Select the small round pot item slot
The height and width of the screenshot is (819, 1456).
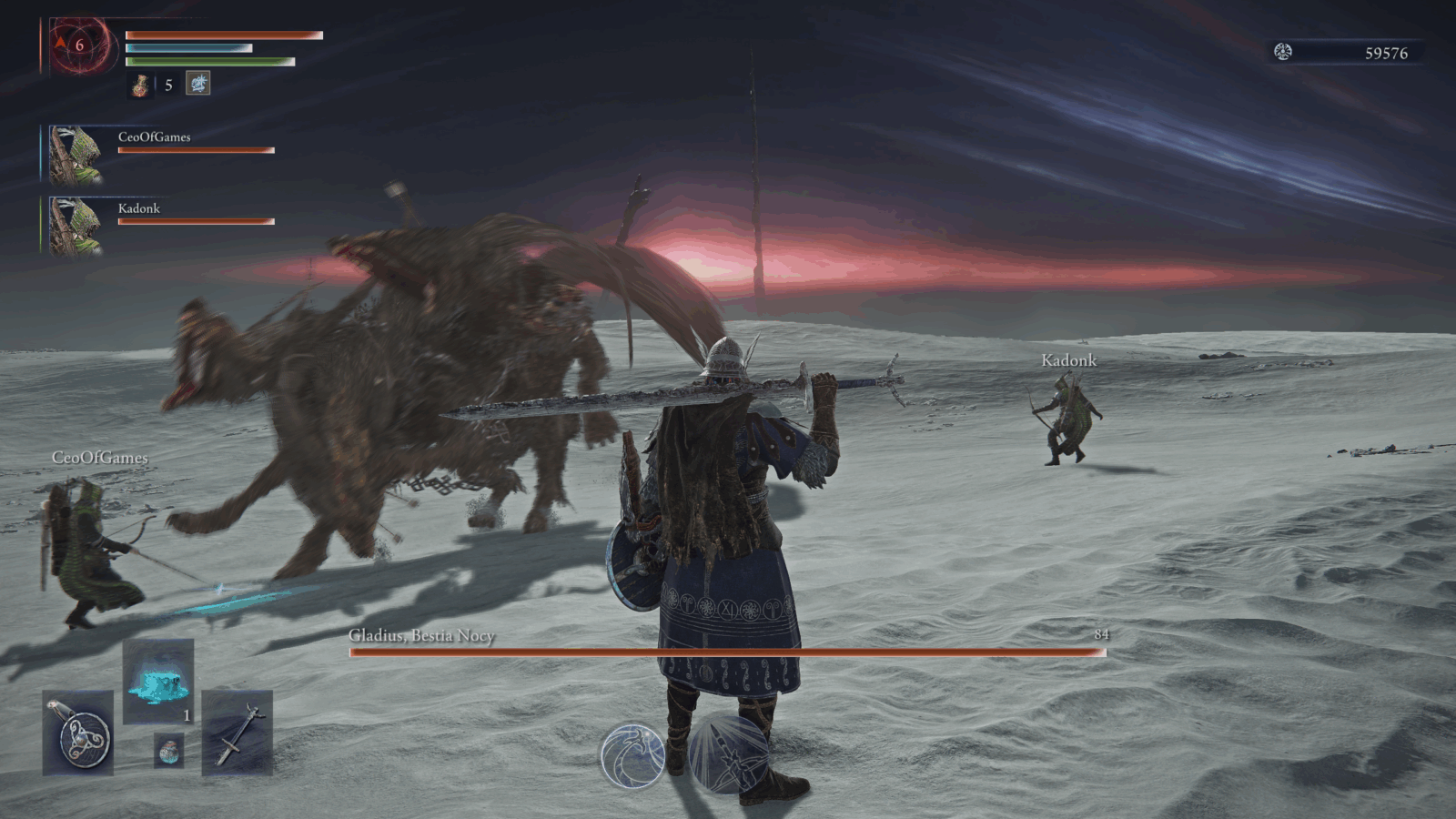click(x=168, y=750)
